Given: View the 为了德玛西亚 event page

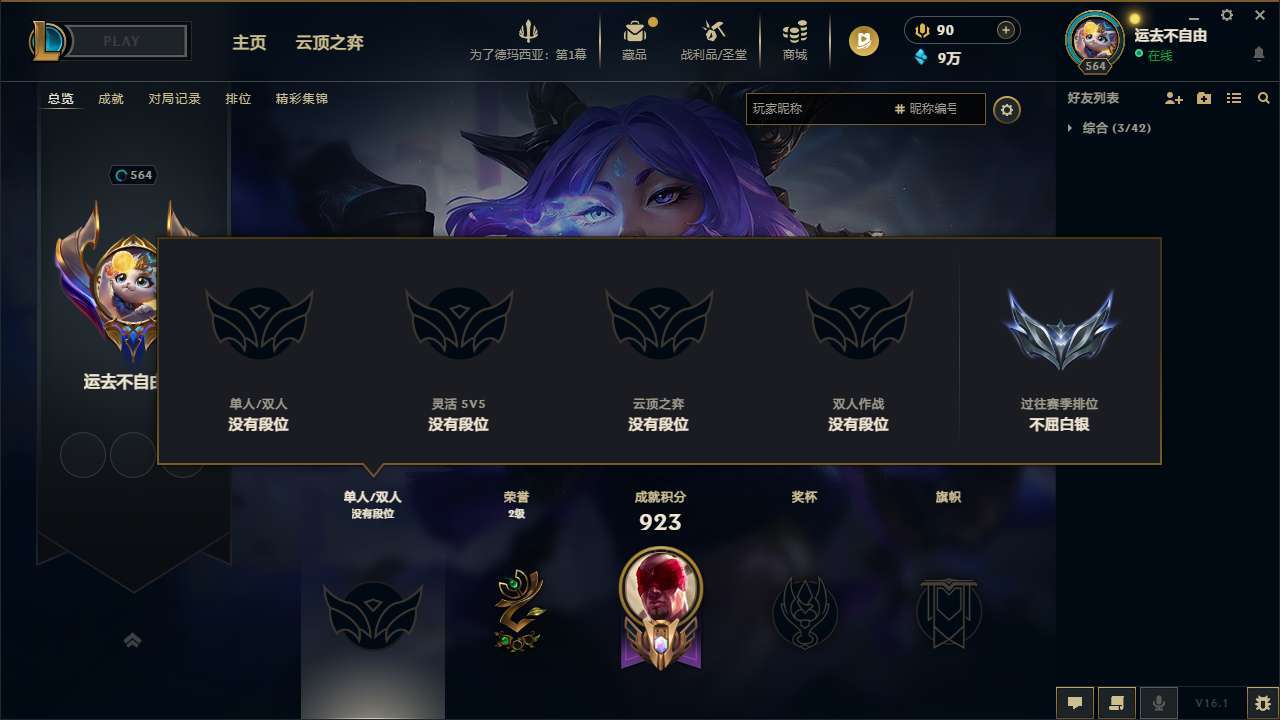Looking at the screenshot, I should coord(529,40).
